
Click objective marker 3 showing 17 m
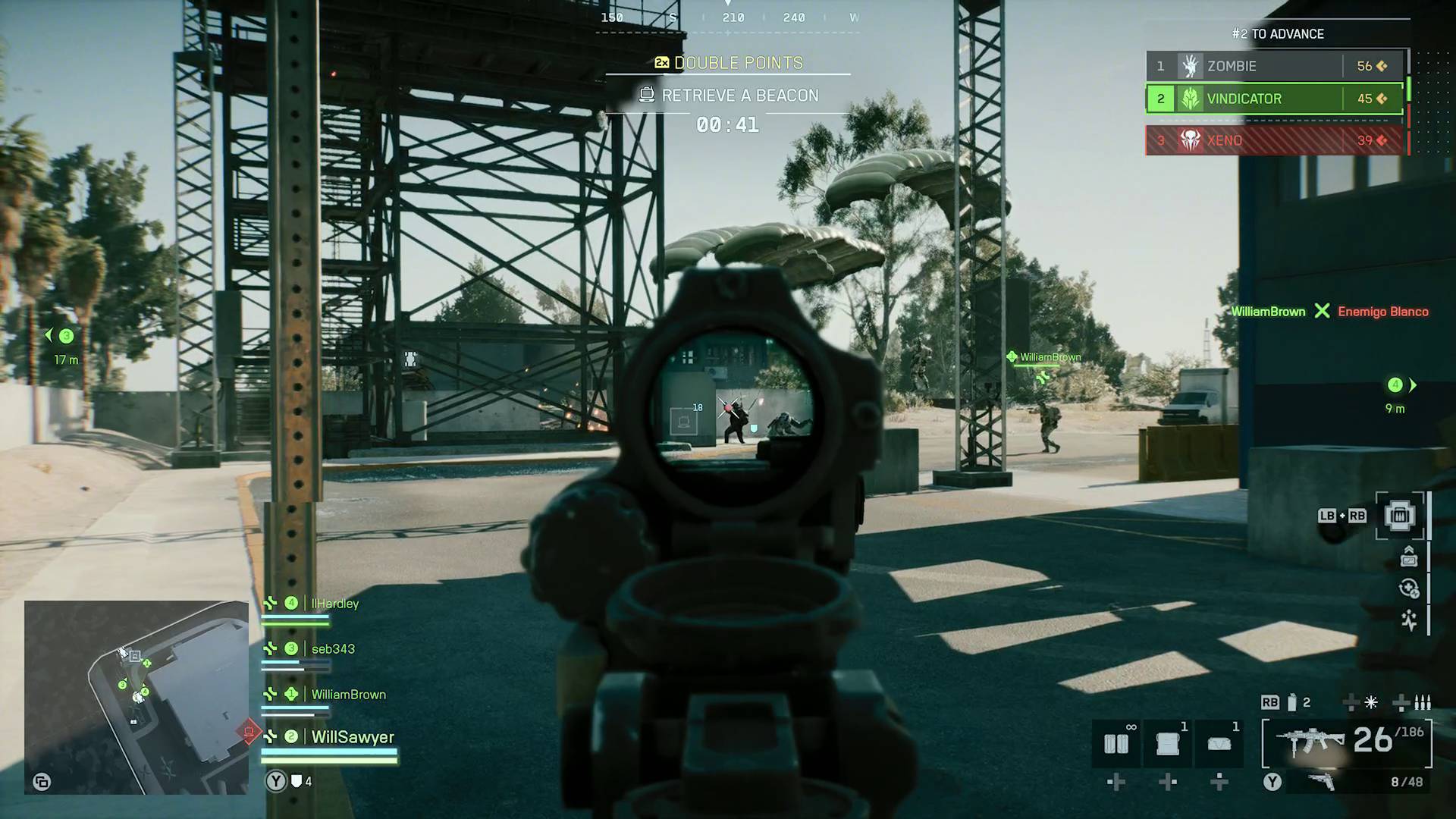65,334
